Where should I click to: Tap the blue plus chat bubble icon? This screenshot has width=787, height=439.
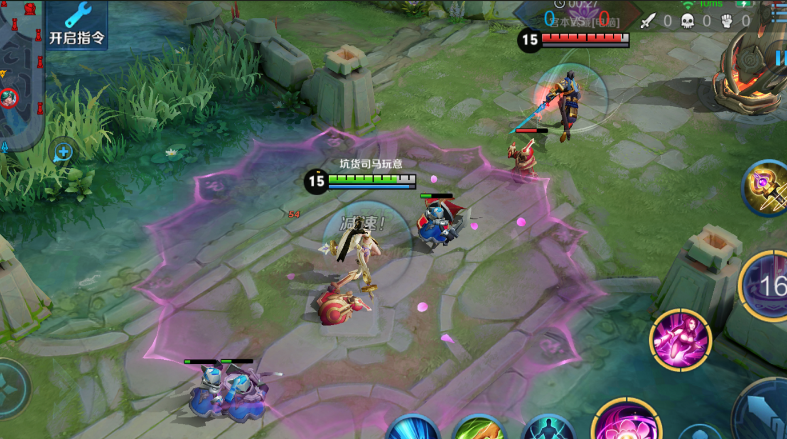63,152
